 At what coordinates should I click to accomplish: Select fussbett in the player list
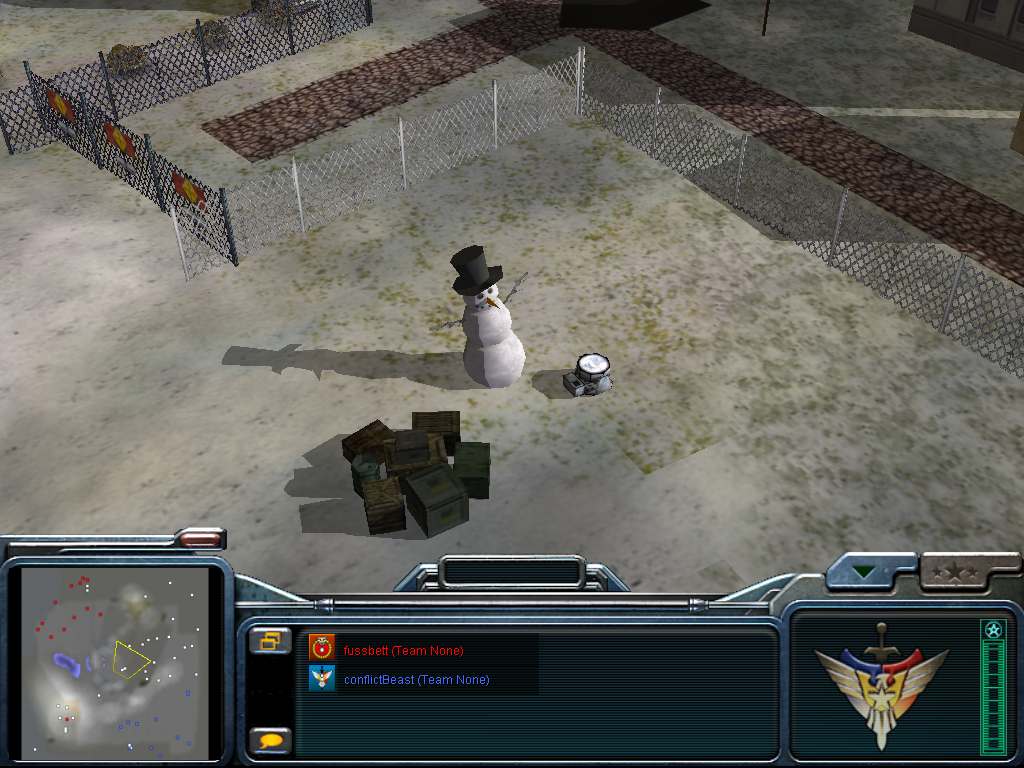(403, 650)
